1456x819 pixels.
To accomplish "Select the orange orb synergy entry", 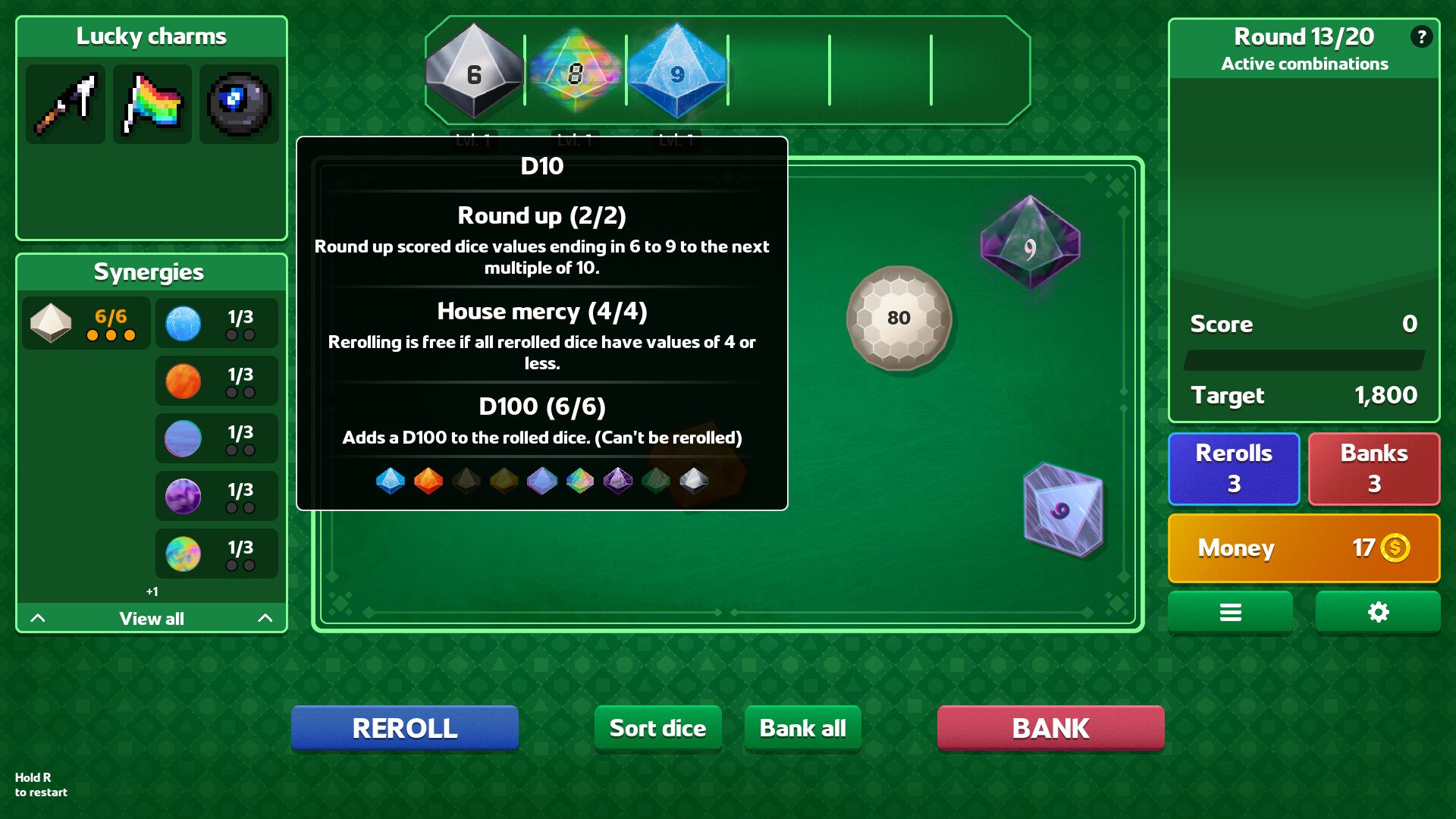I will point(217,381).
